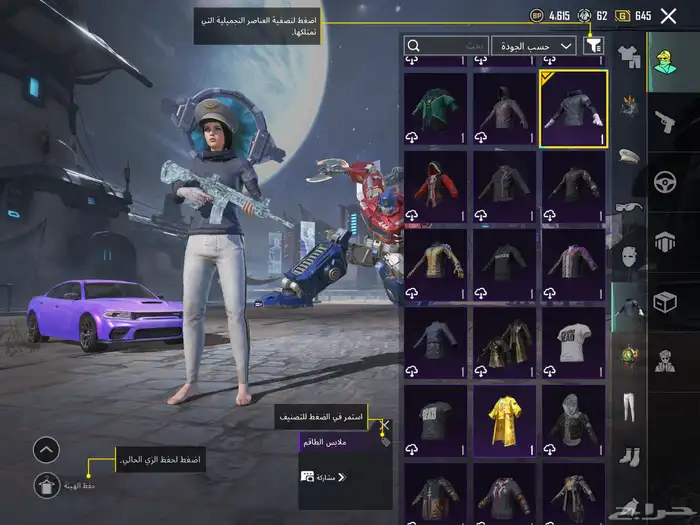This screenshot has height=525, width=700.
Task: Pick the highlighted black jacket with white gloves
Action: point(573,109)
